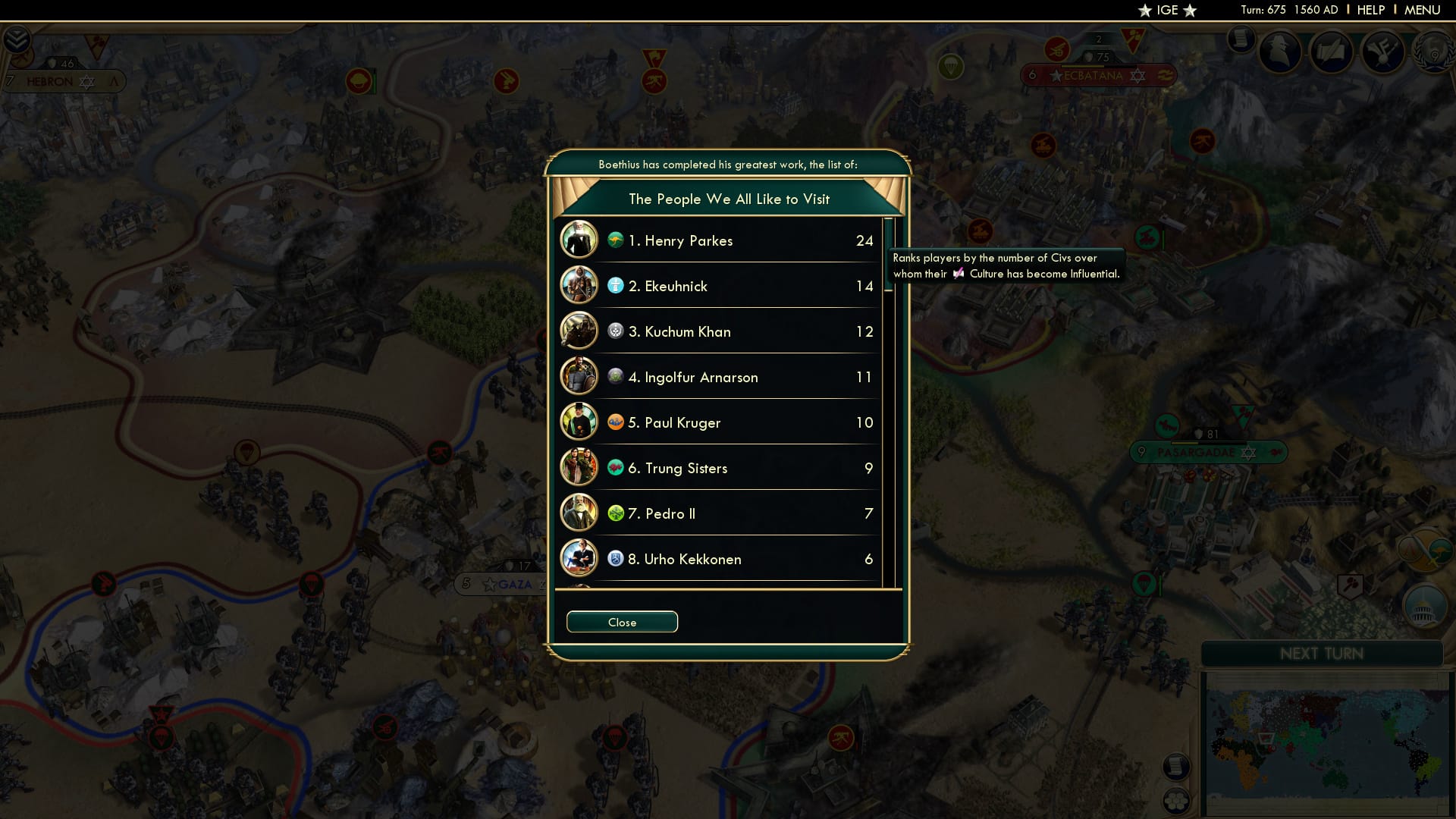The height and width of the screenshot is (819, 1456).
Task: Click Ekeuhnick's civilization globe icon
Action: pyautogui.click(x=614, y=287)
